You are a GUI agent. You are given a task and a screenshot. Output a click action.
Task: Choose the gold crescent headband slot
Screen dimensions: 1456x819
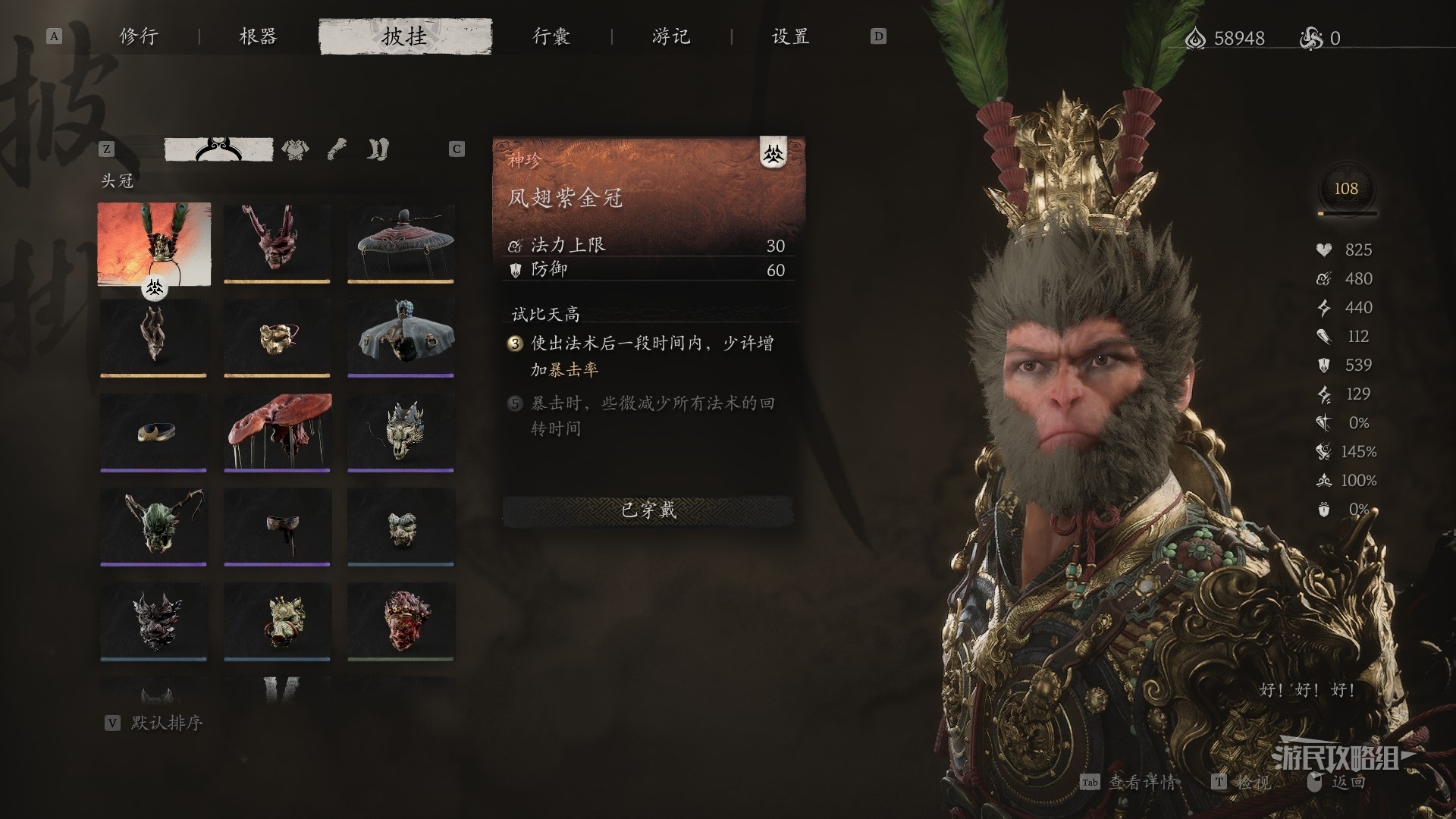(154, 432)
